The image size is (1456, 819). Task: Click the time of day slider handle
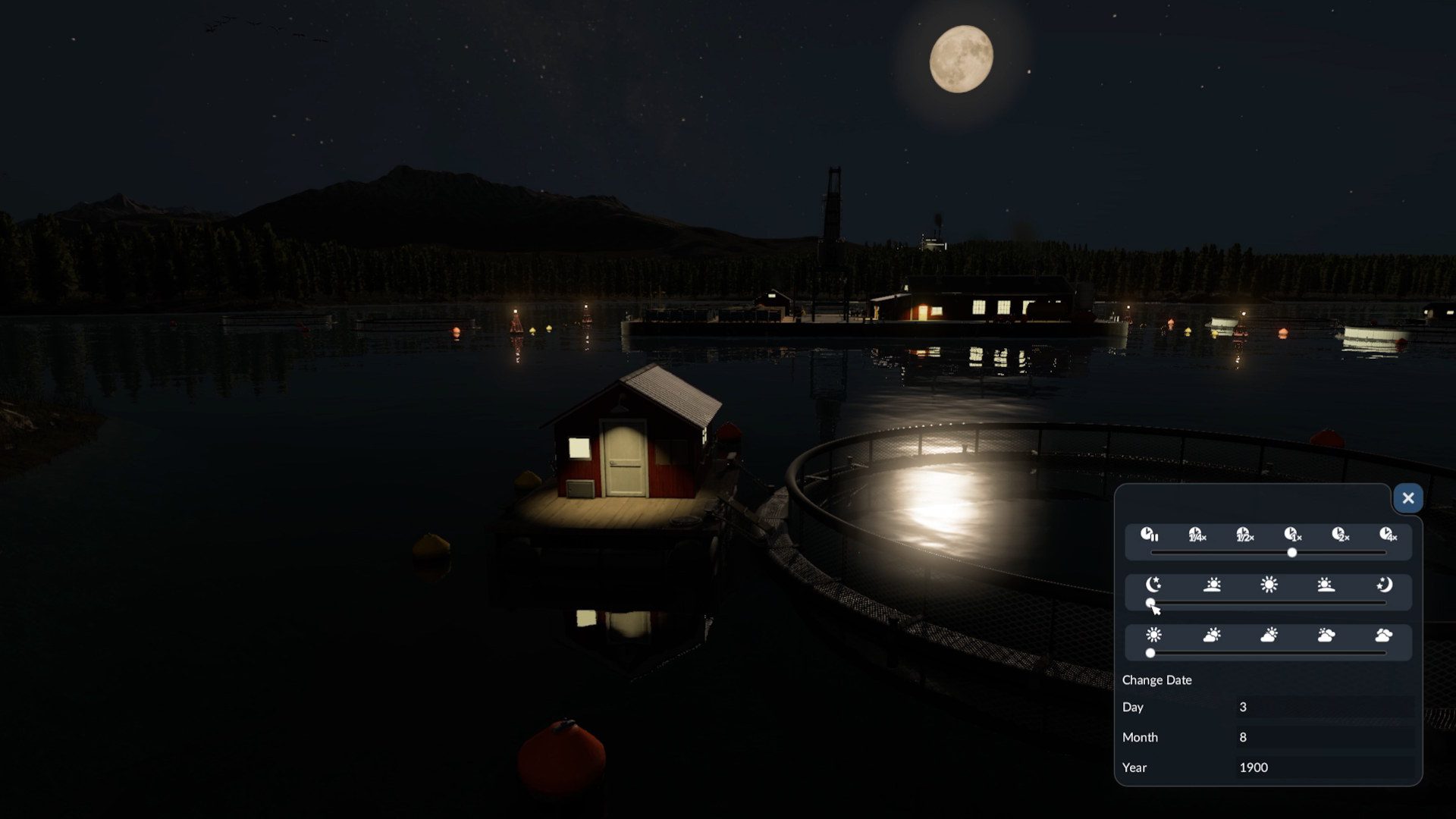click(1150, 603)
